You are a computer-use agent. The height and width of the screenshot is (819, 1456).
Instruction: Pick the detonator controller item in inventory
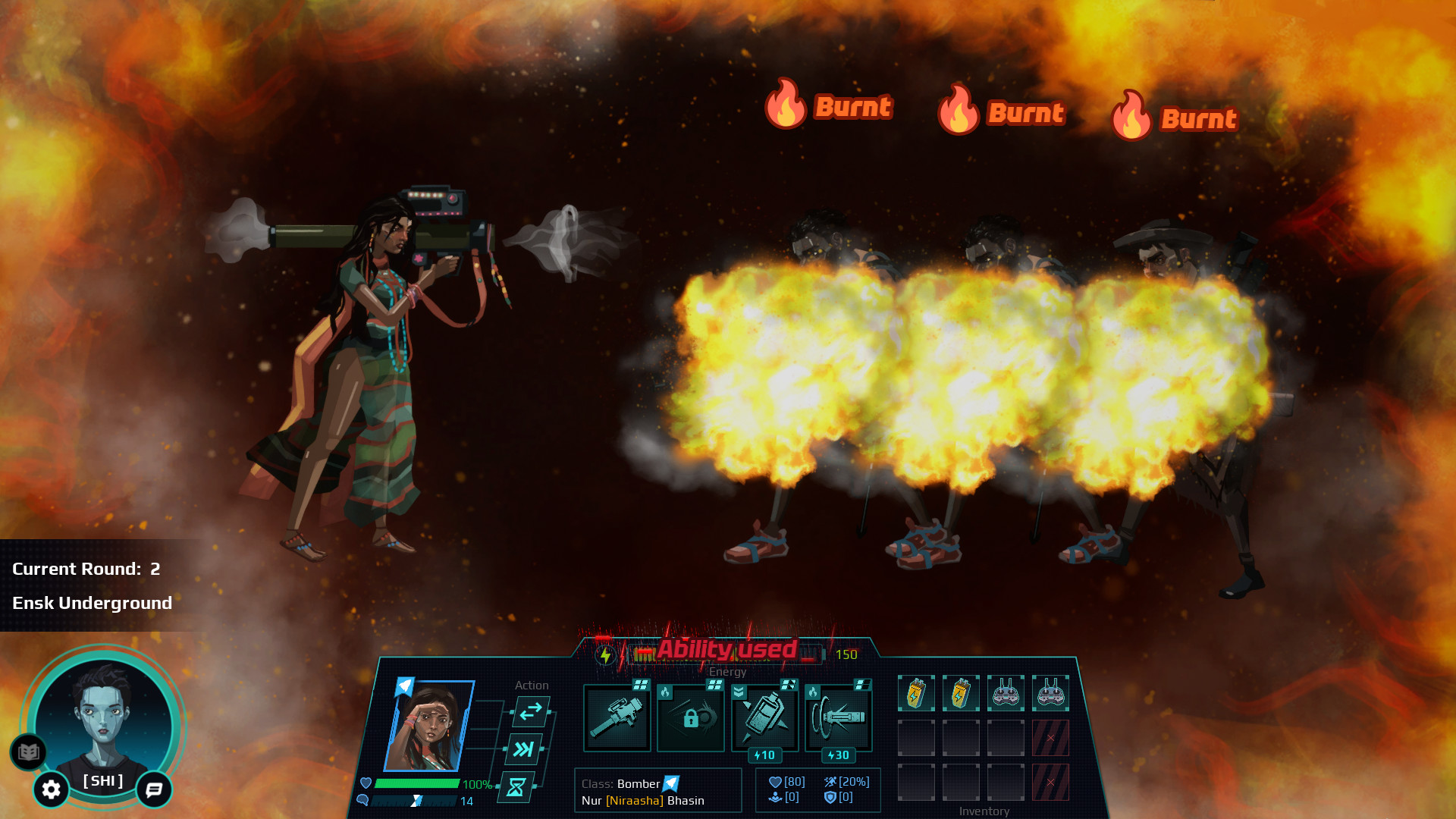coord(1006,692)
